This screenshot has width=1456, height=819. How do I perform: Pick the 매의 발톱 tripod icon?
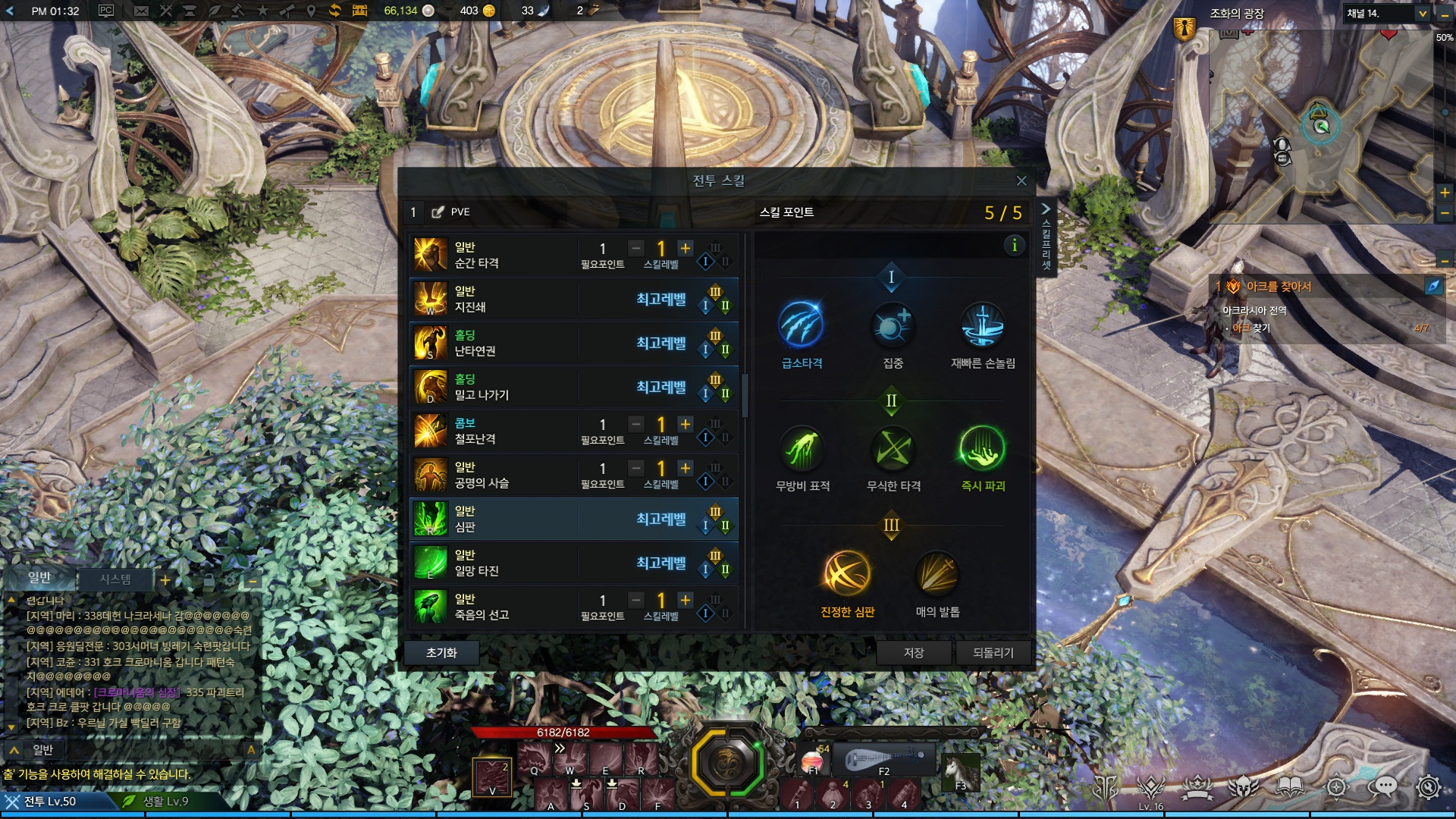937,574
